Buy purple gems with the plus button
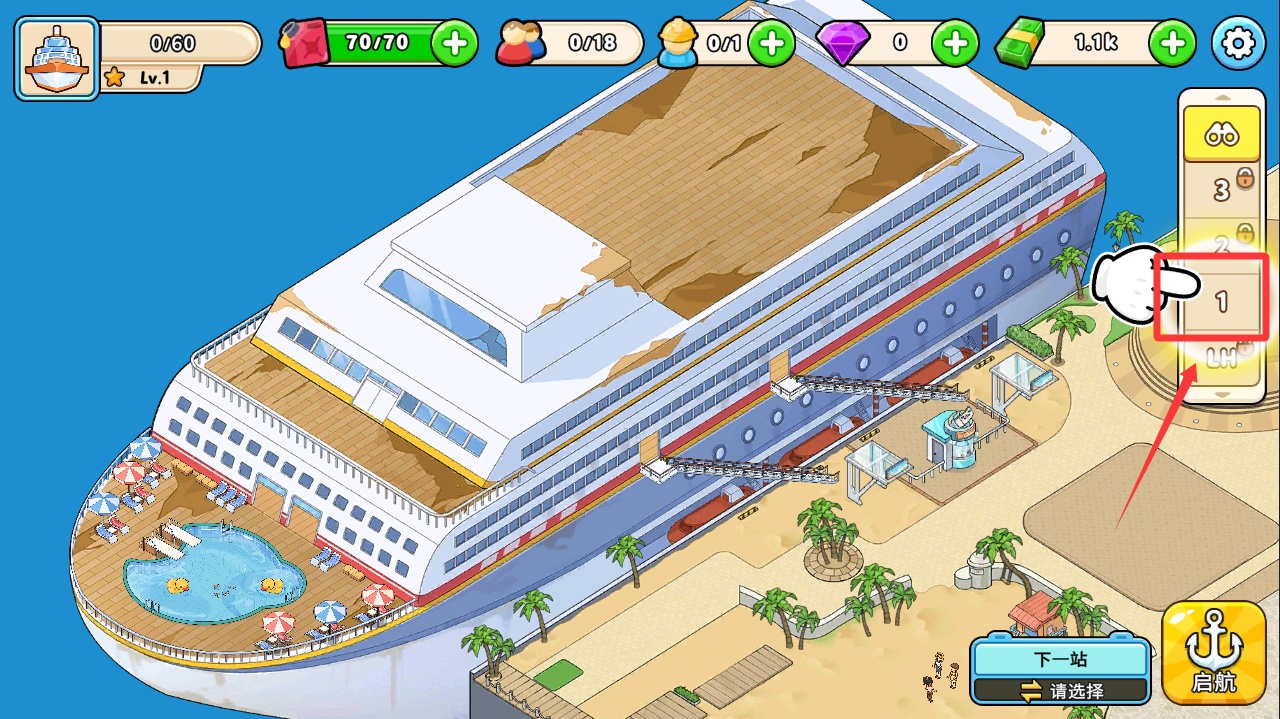 coord(955,43)
